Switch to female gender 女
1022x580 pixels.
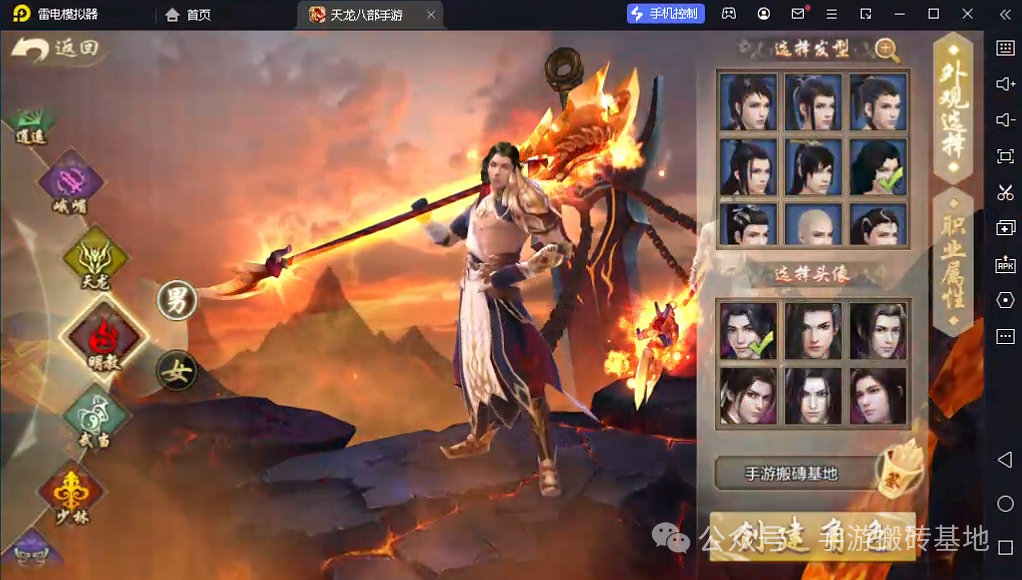click(x=177, y=372)
